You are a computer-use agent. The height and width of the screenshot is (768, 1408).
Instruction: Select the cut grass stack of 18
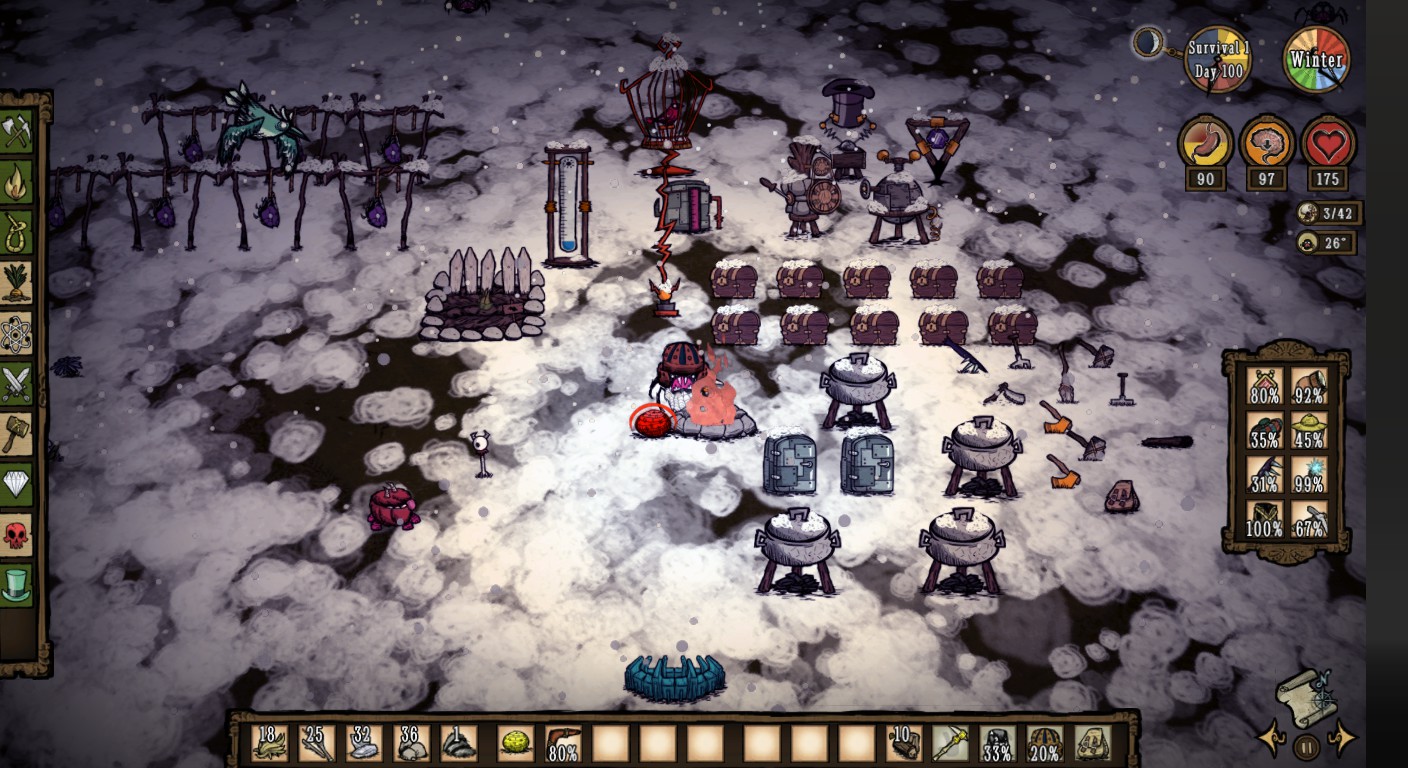269,743
